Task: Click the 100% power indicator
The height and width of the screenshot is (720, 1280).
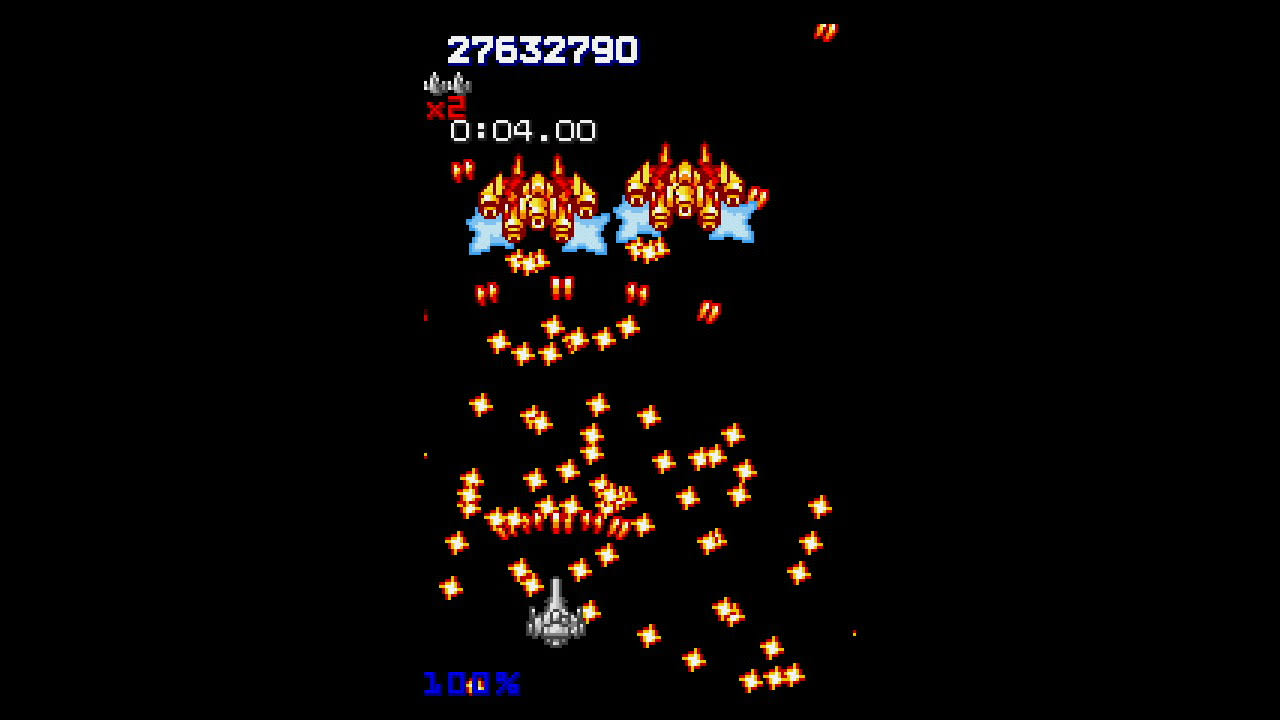Action: click(x=467, y=683)
